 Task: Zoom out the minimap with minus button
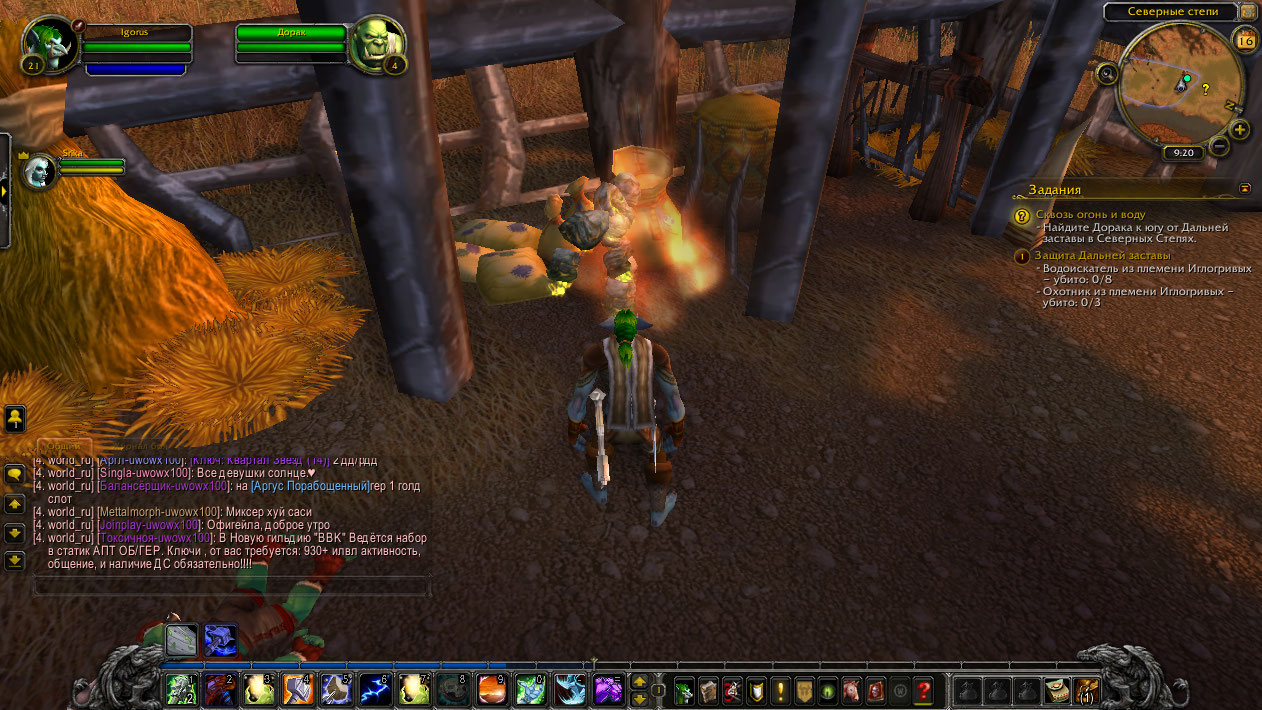(1219, 147)
